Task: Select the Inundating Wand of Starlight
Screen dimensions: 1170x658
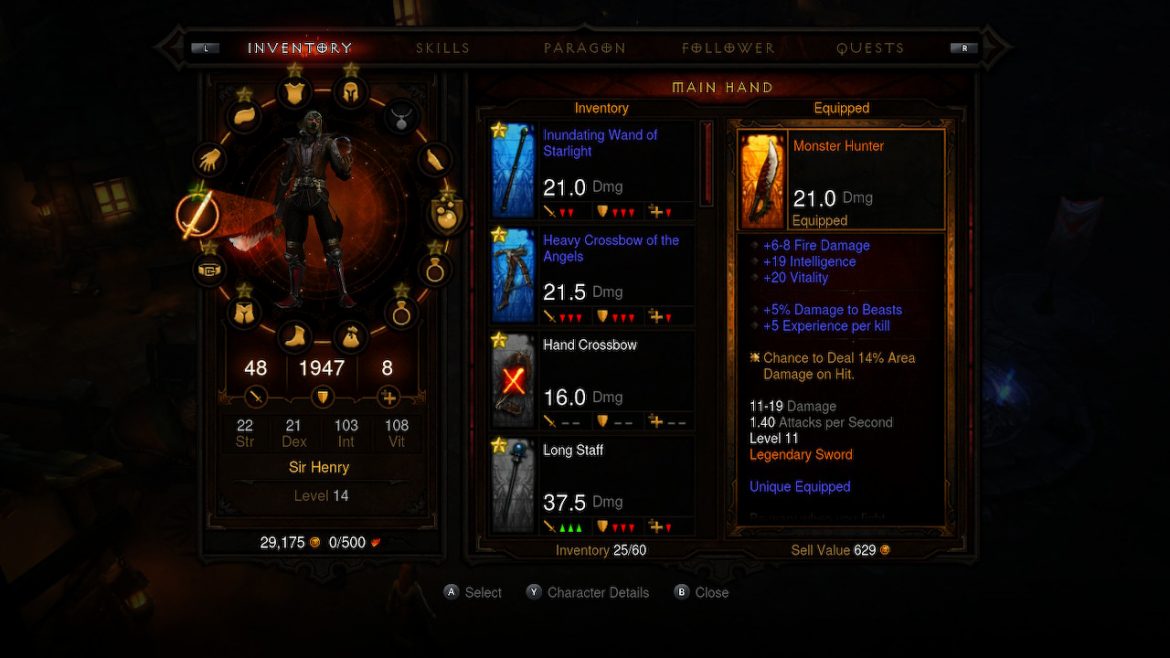Action: coord(592,171)
